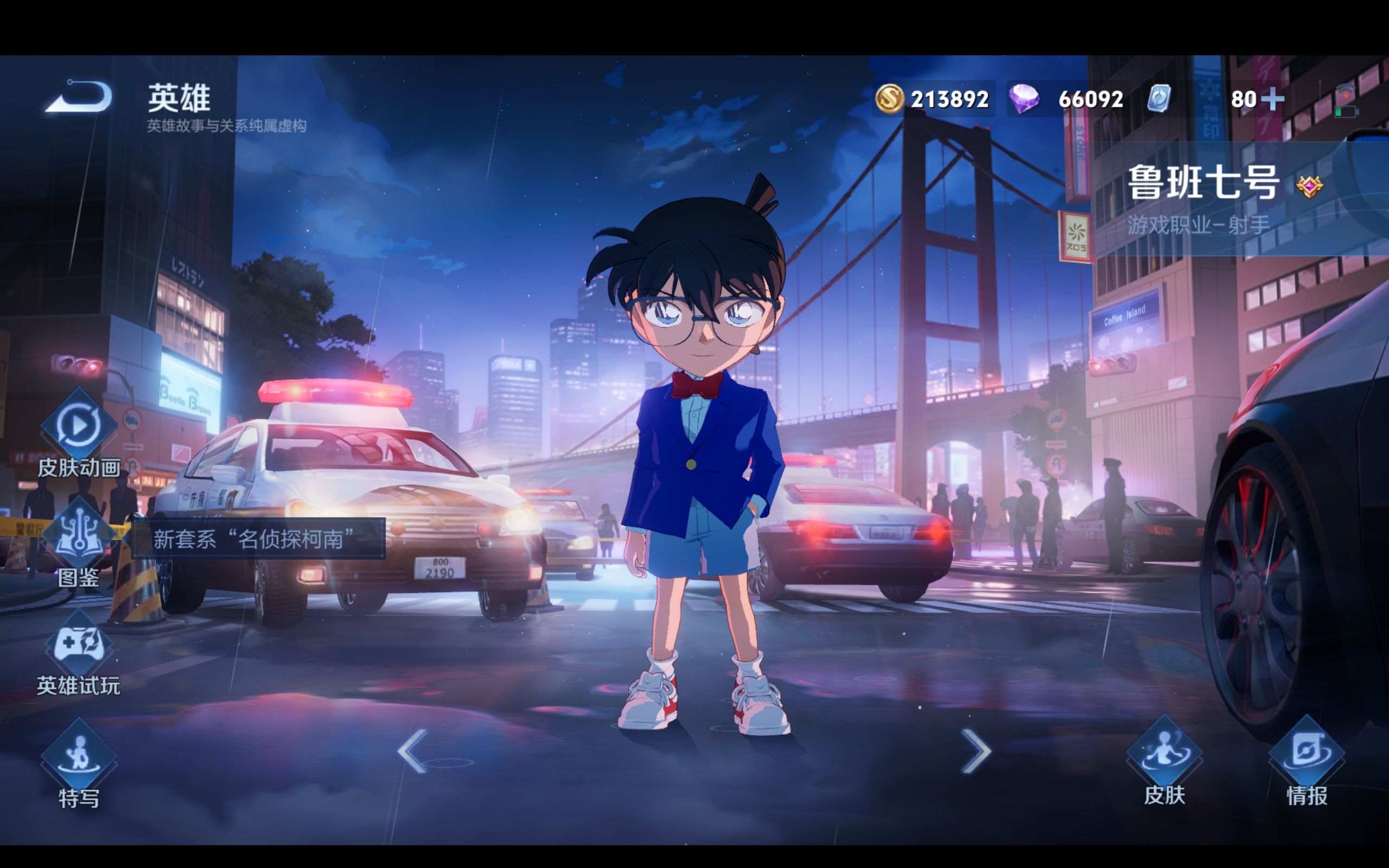1389x868 pixels.
Task: Open the 皮肤 skins page
Action: [1164, 753]
